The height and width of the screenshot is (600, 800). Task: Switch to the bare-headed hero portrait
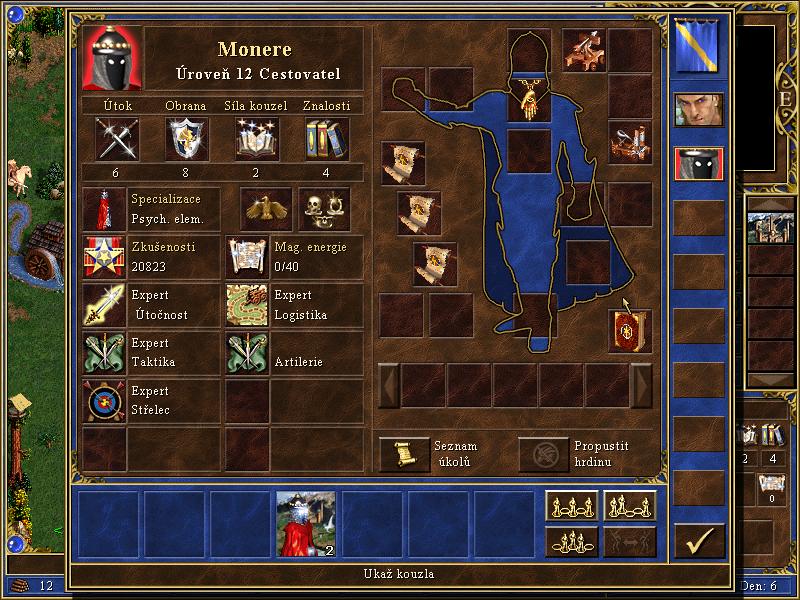point(698,110)
